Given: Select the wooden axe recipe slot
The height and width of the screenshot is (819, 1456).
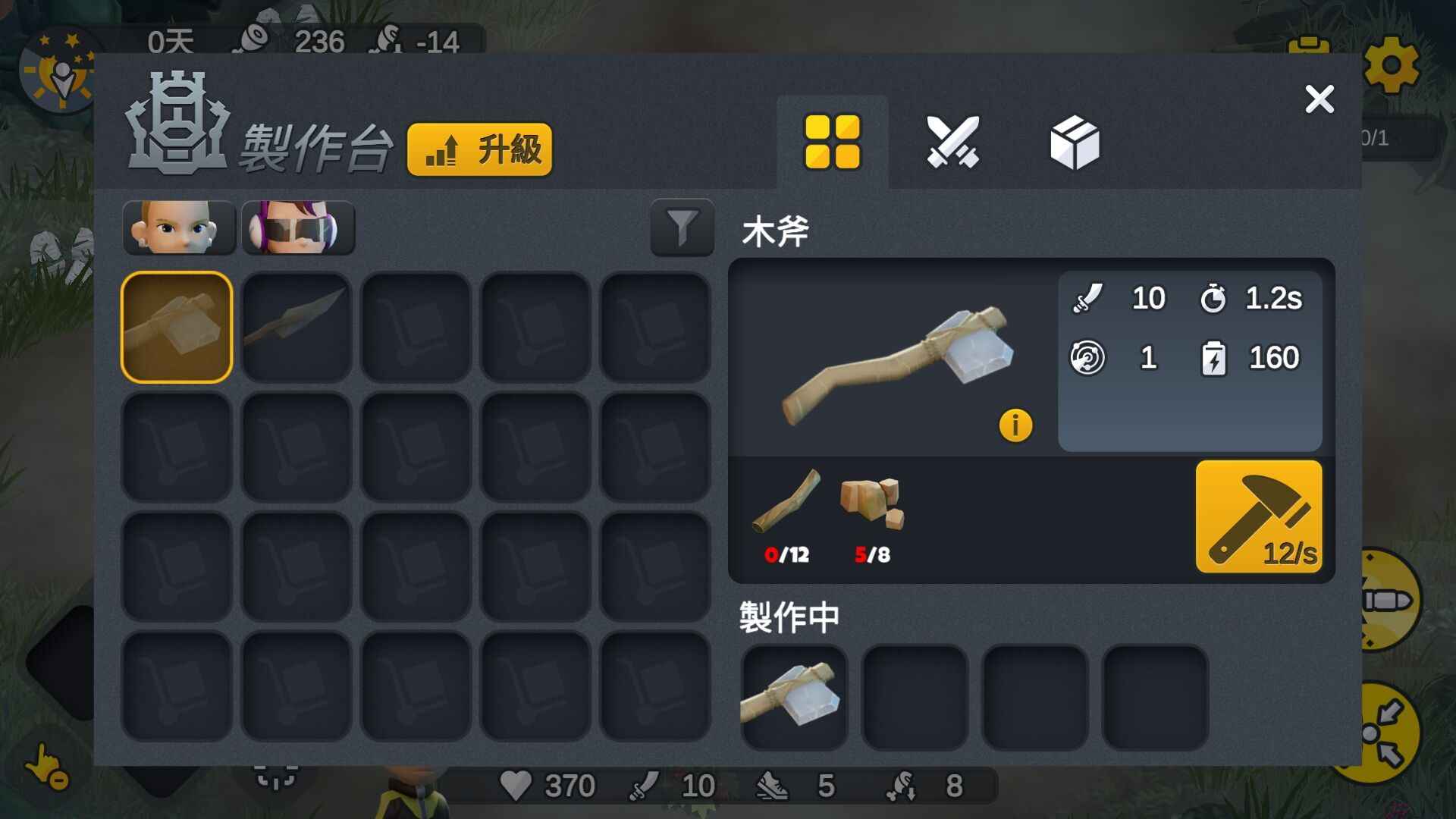Looking at the screenshot, I should click(176, 325).
